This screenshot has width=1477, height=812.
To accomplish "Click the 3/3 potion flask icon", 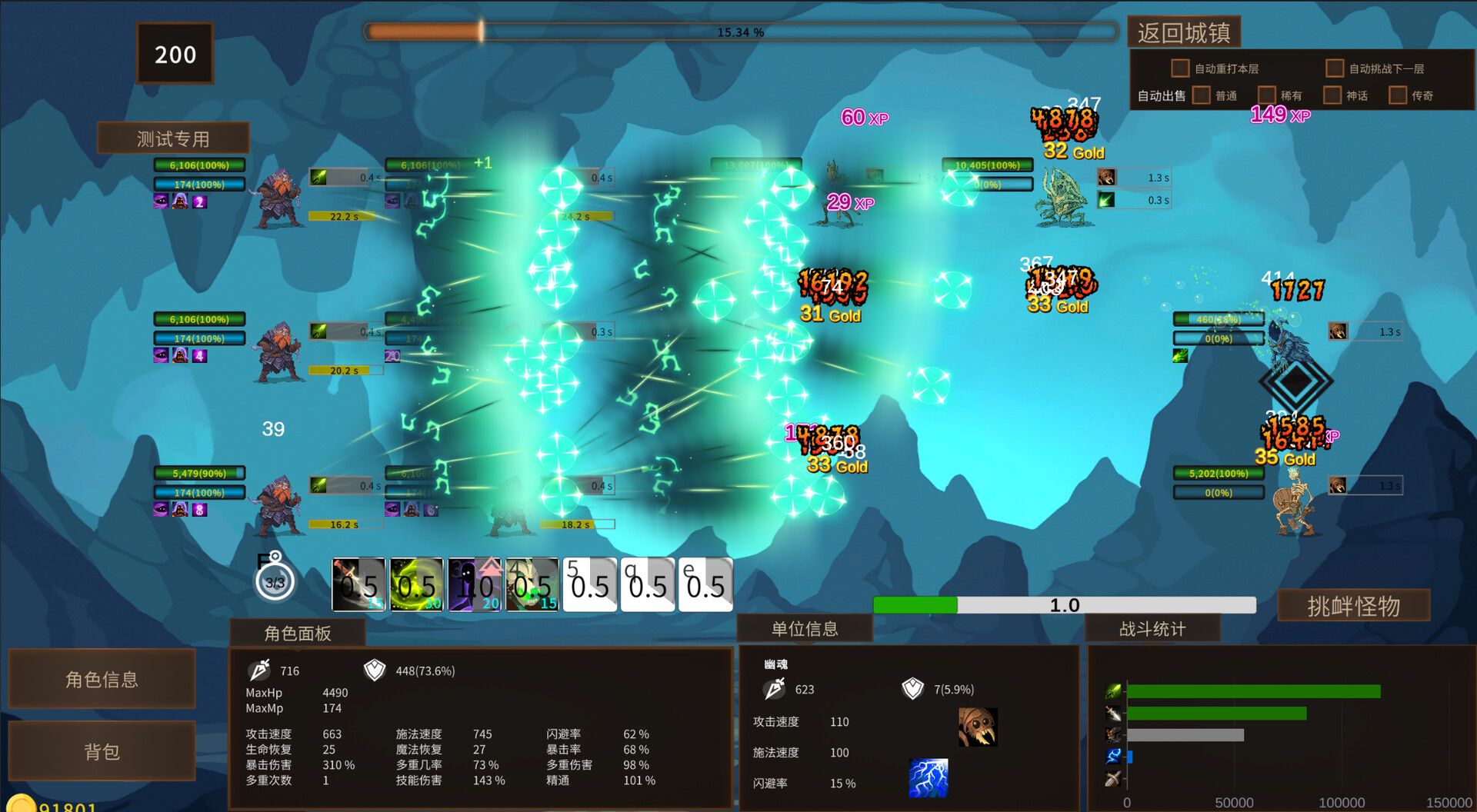I will 275,581.
